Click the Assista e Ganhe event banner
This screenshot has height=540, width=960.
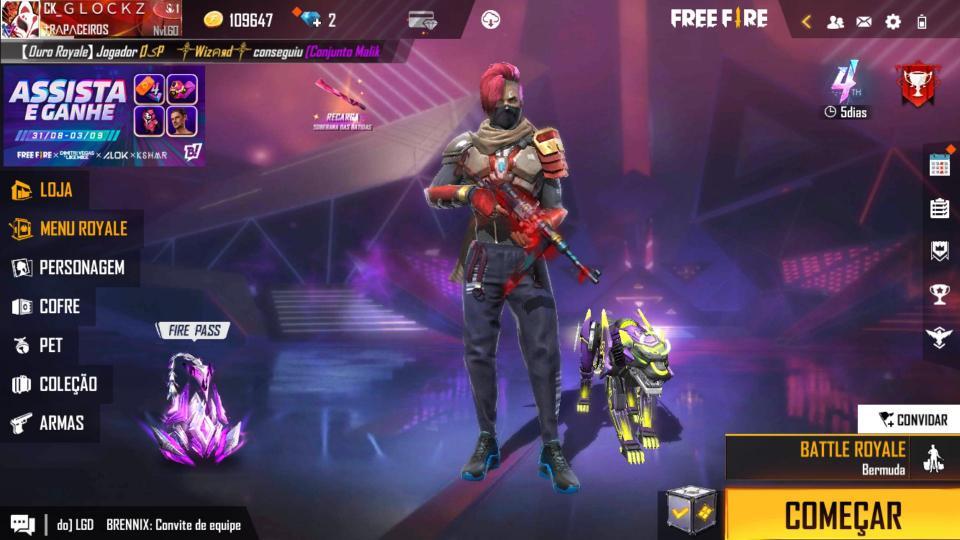pyautogui.click(x=104, y=116)
